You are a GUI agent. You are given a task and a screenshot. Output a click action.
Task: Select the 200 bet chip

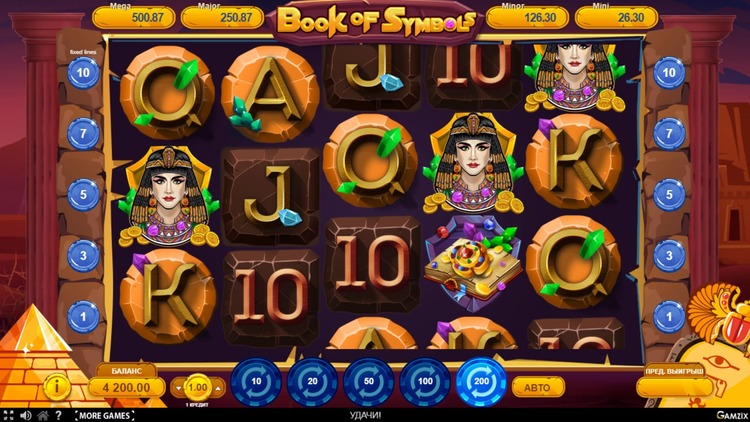[x=481, y=383]
